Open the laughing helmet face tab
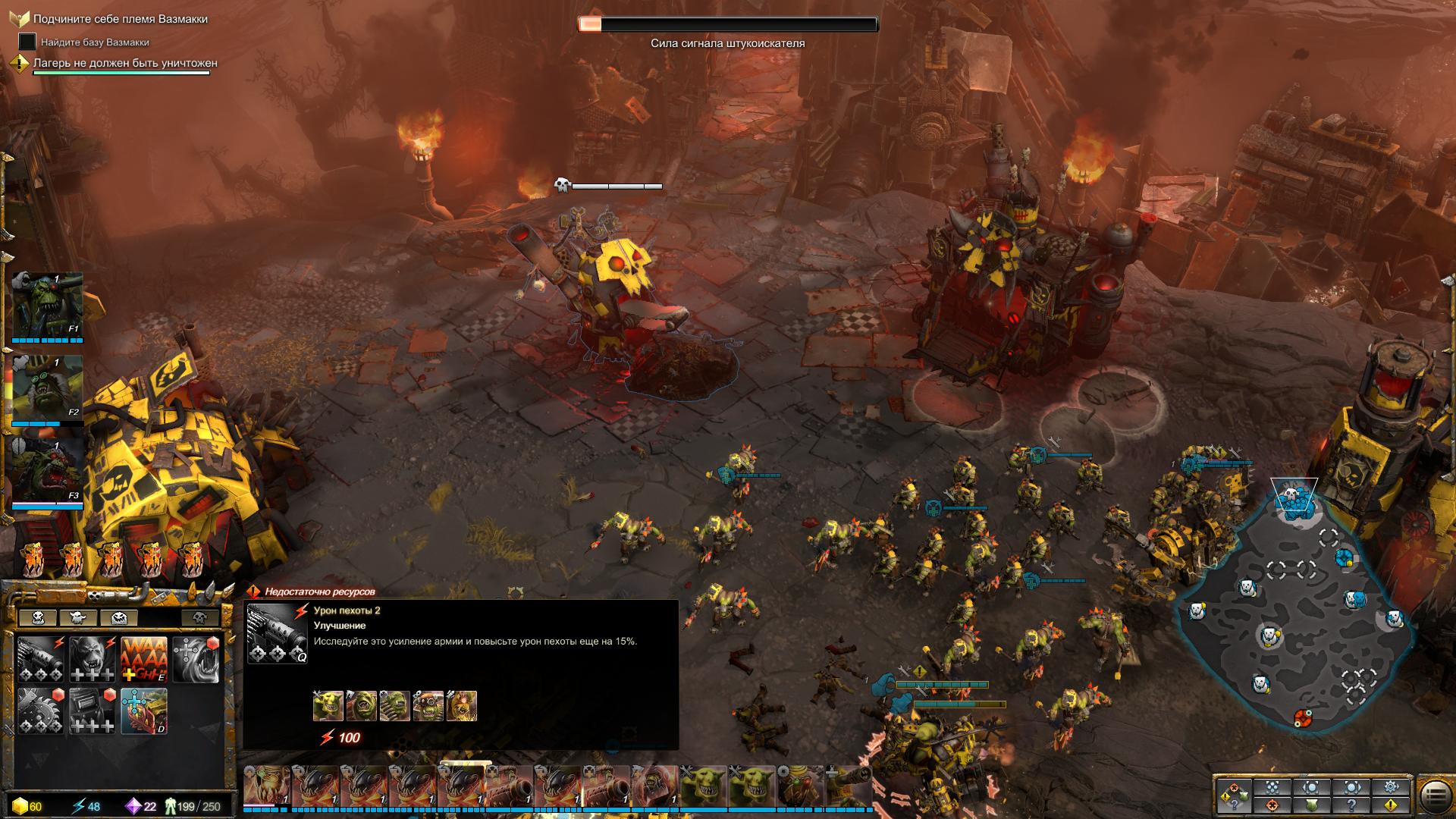This screenshot has height=819, width=1456. 118,618
